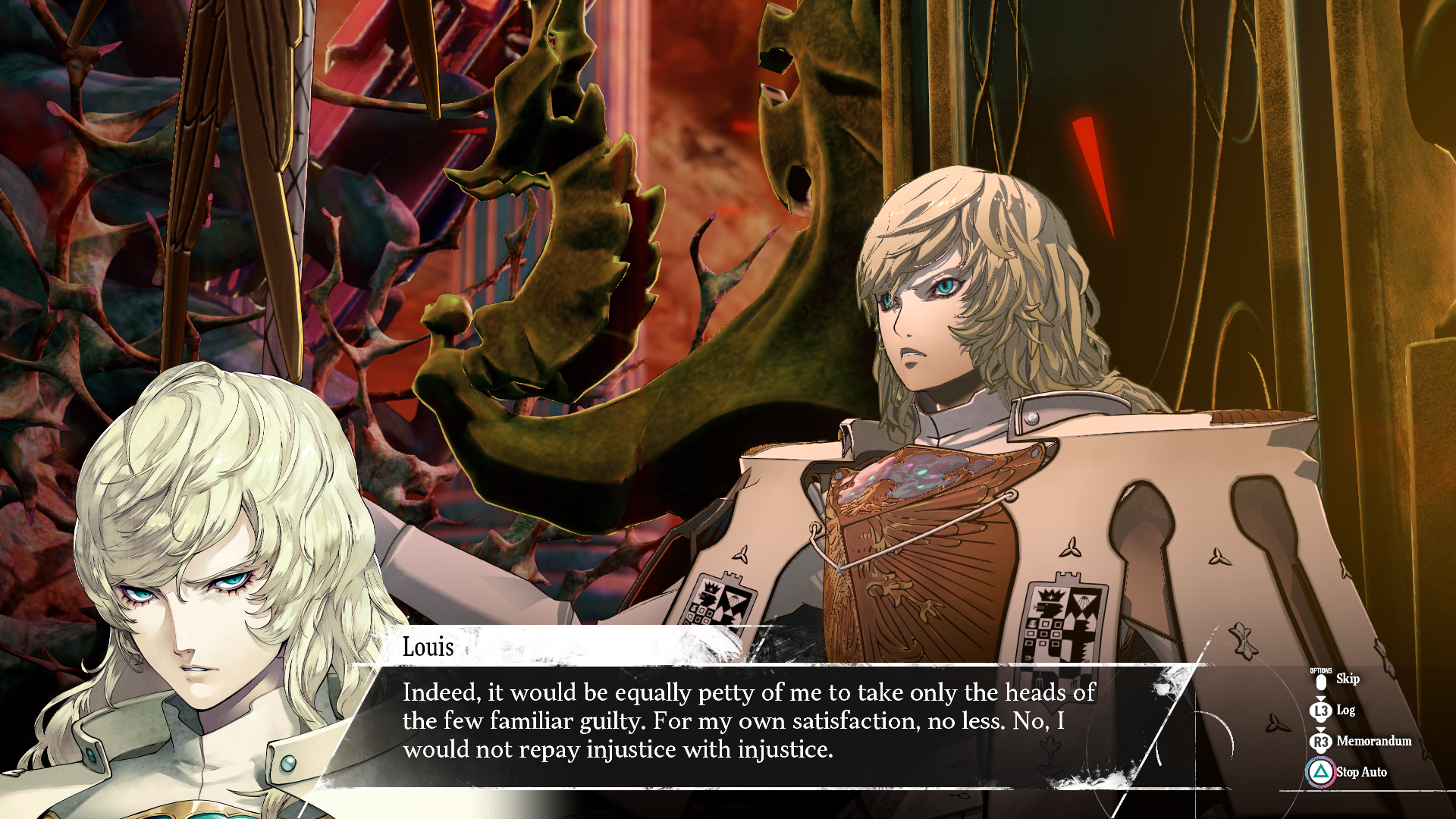
Task: Stop Auto dialogue advance
Action: coord(1360,772)
